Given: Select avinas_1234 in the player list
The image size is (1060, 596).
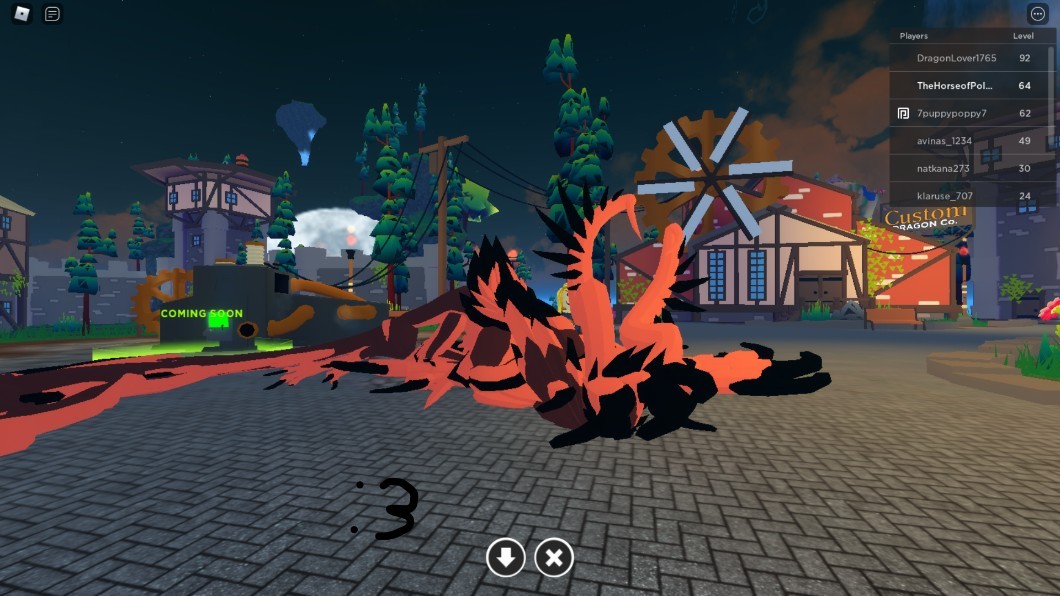Looking at the screenshot, I should point(945,141).
